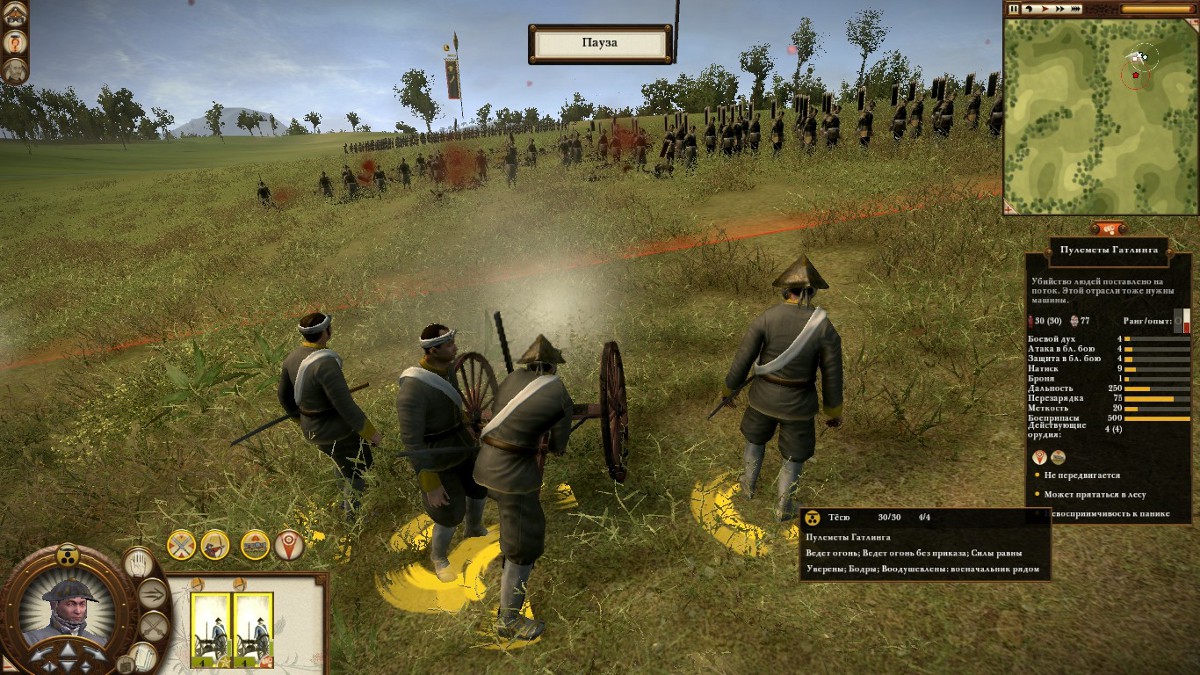Toggle the run arrows button
Viewport: 1200px width, 675px height.
point(152,594)
